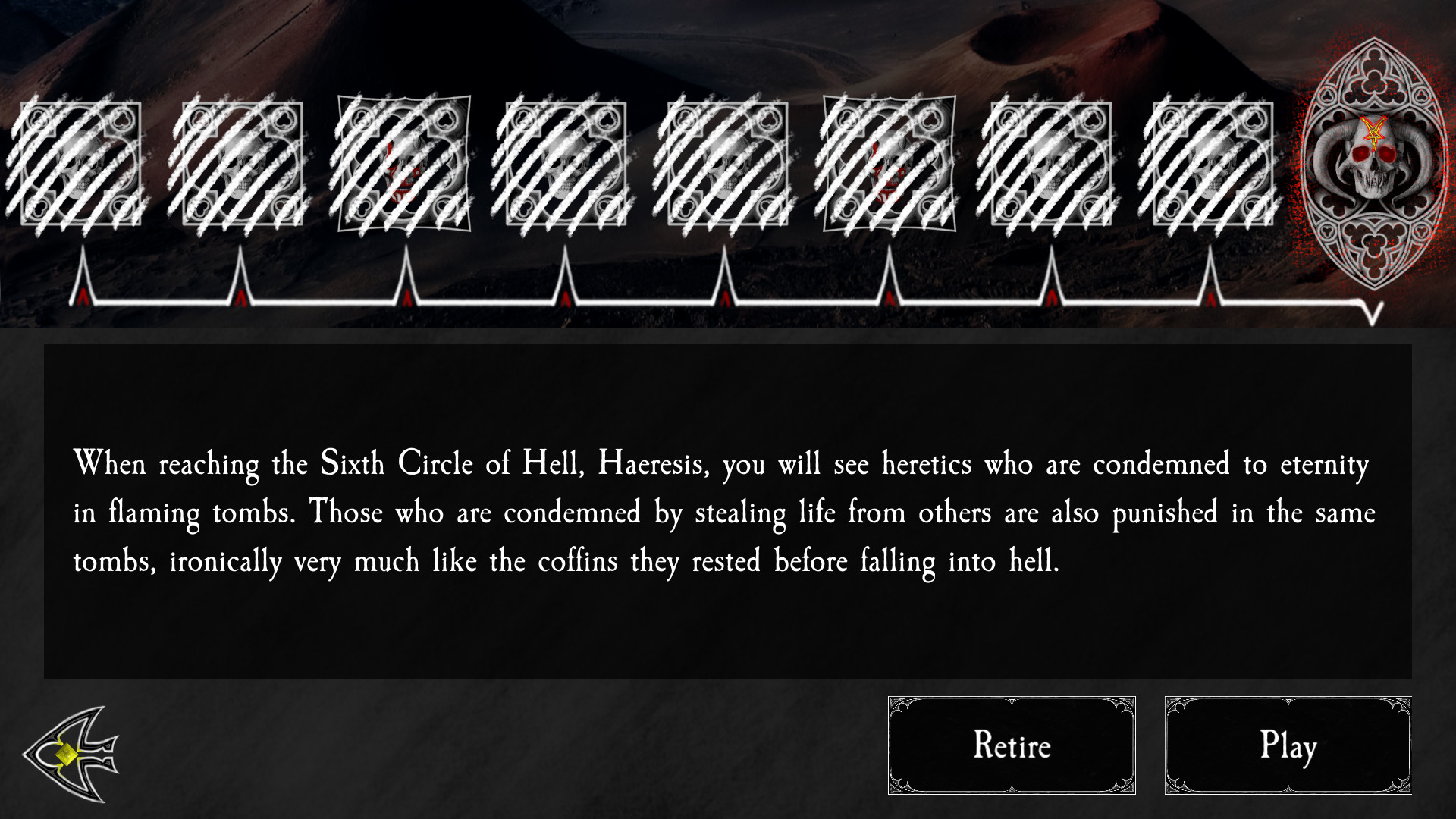Click the third card showing a red skull
The height and width of the screenshot is (819, 1456).
406,163
